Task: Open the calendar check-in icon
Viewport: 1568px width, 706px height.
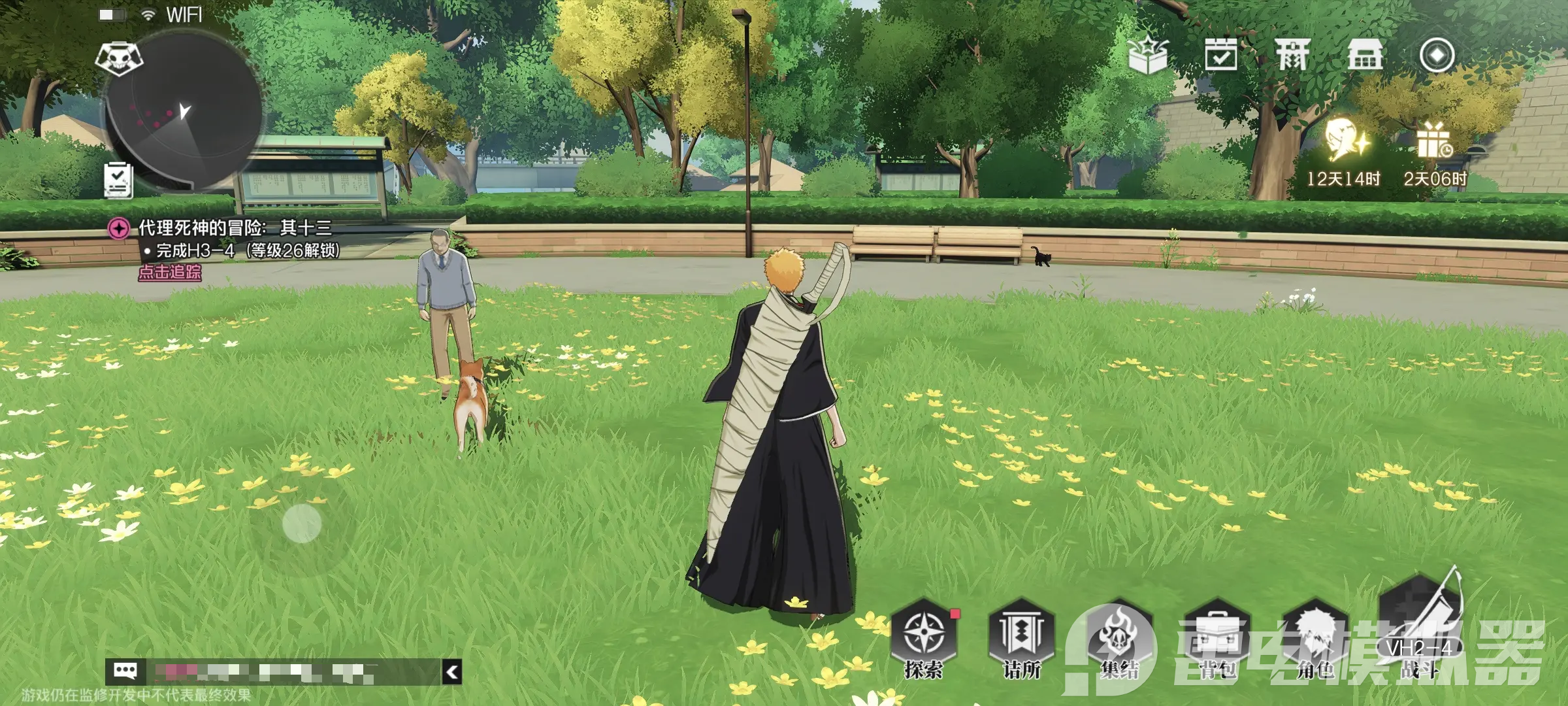Action: point(1220,54)
